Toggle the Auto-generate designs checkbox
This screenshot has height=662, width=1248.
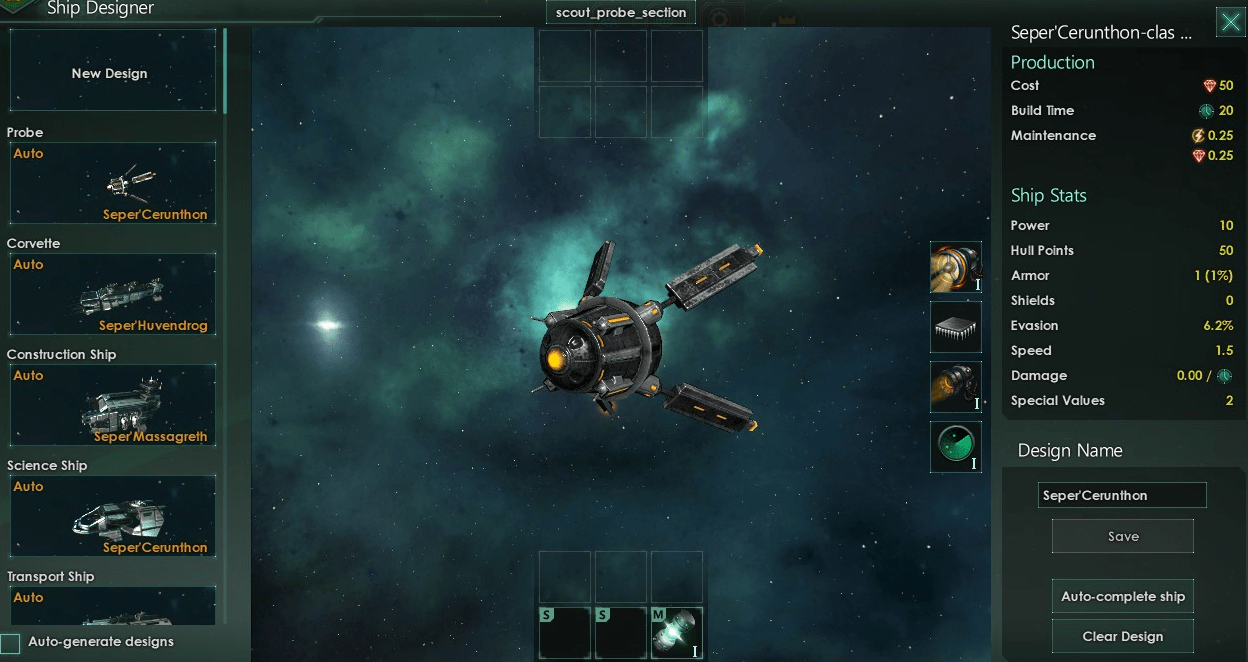[x=11, y=643]
